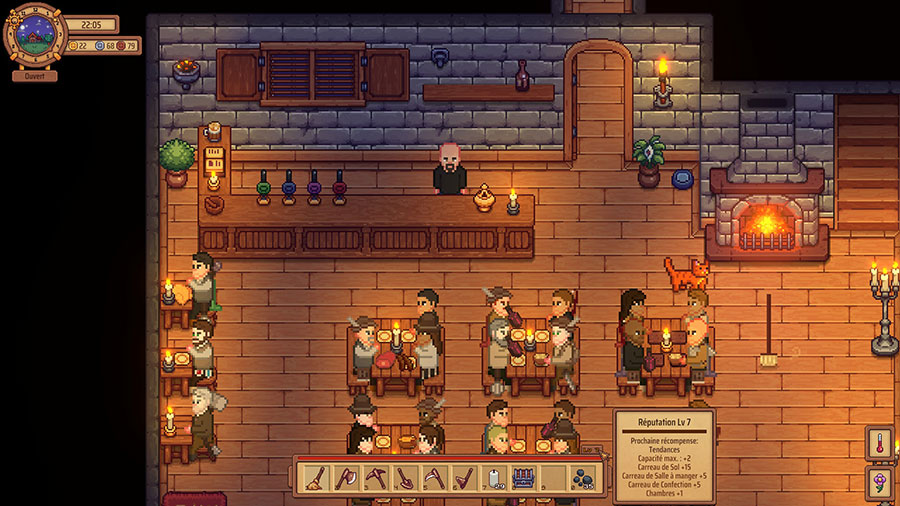The height and width of the screenshot is (506, 900).
Task: Open the thermometer icon panel
Action: [880, 444]
